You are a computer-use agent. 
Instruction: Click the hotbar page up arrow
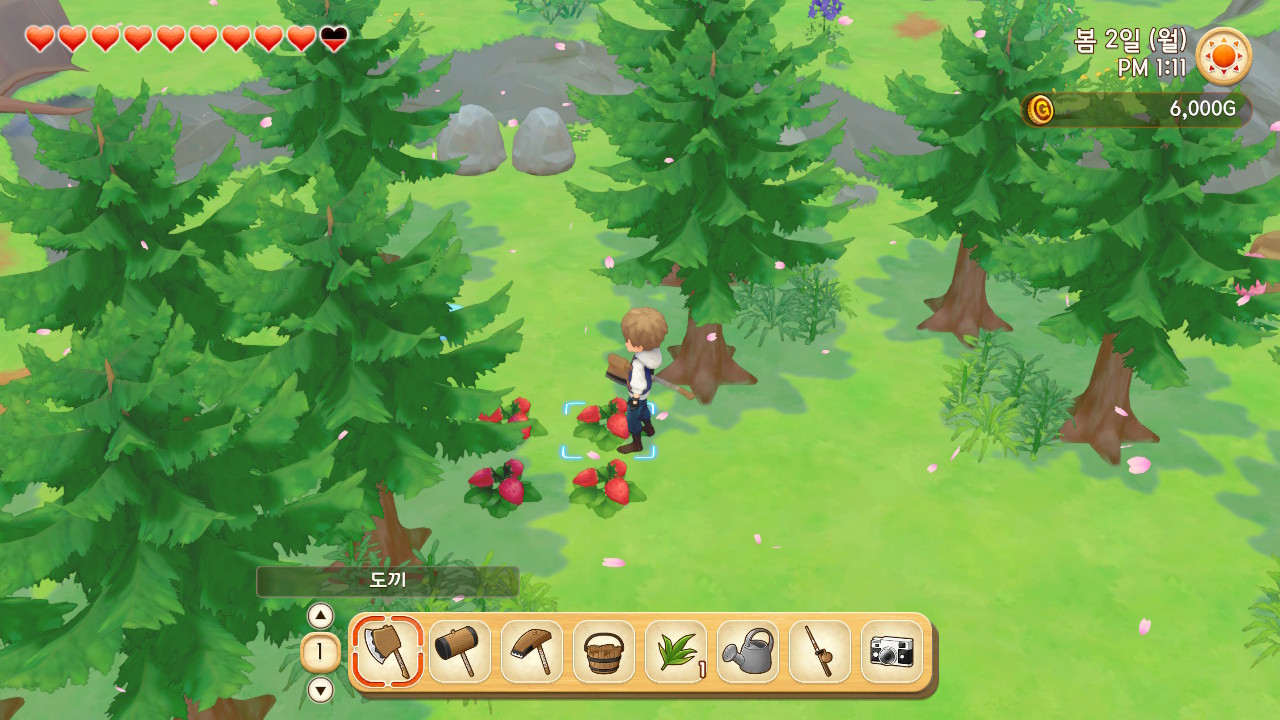(320, 616)
